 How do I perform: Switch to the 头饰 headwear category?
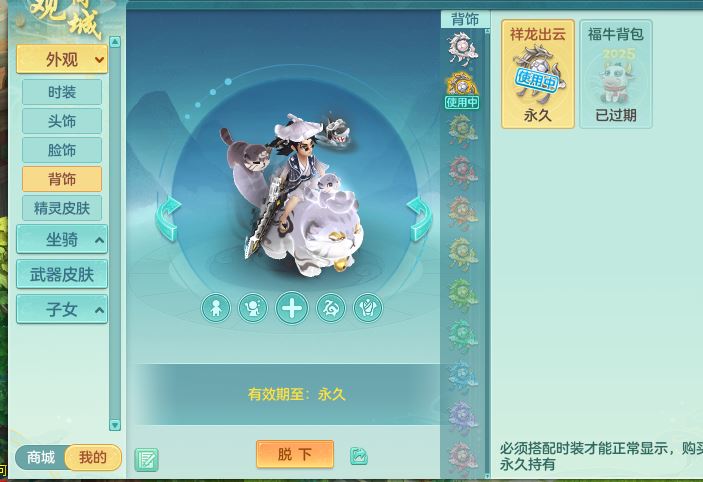click(62, 121)
